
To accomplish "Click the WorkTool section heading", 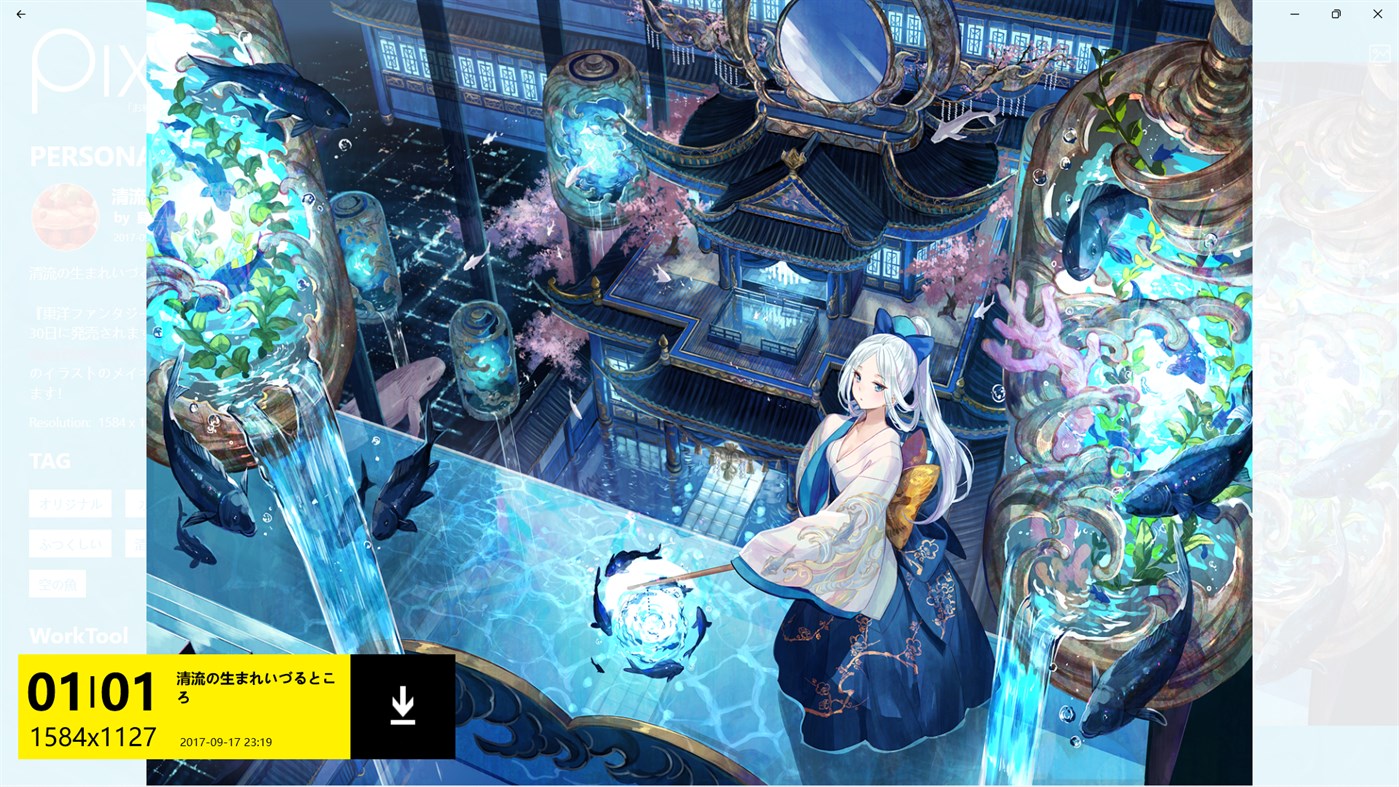I will click(78, 635).
